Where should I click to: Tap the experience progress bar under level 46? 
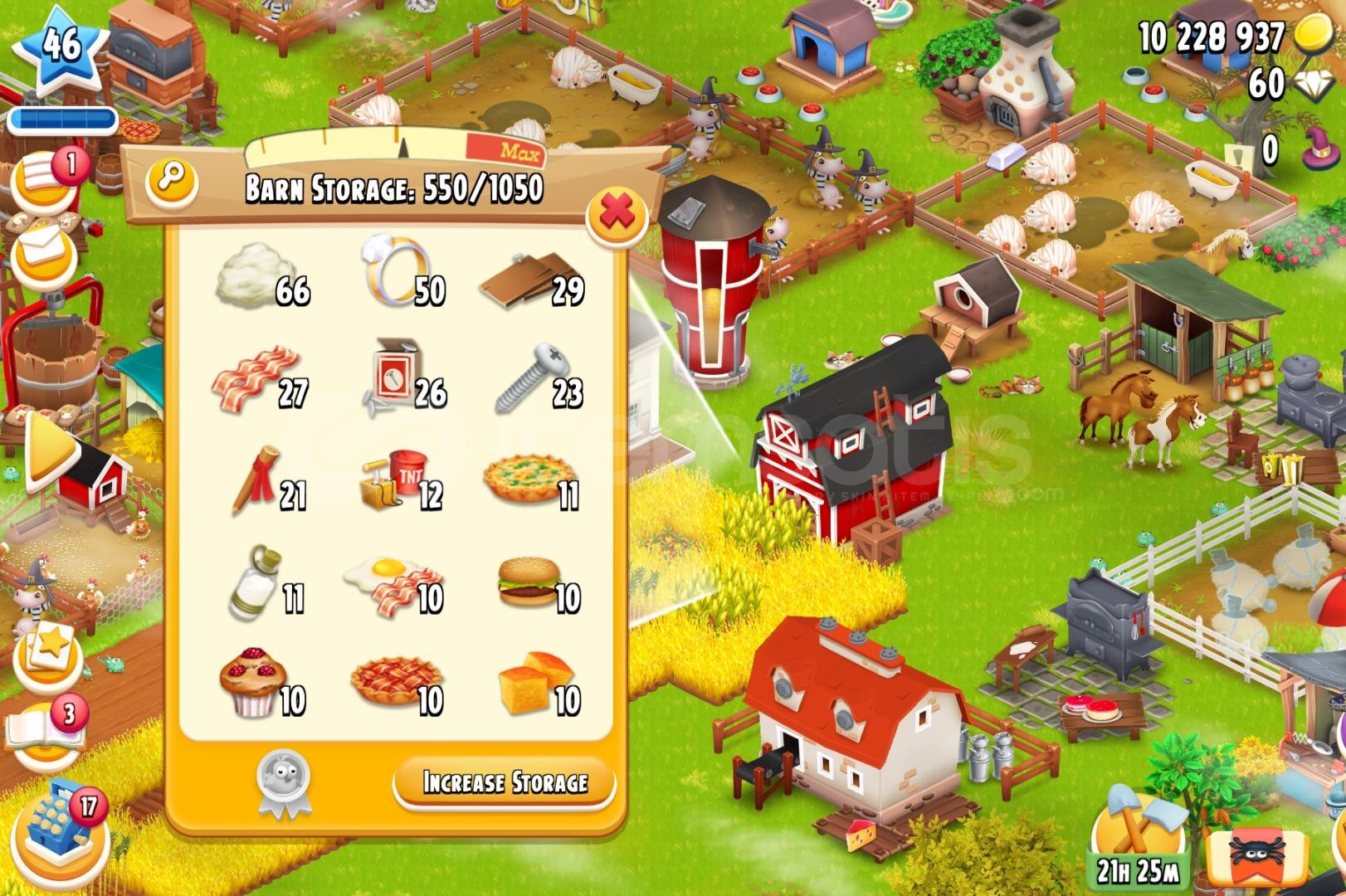(62, 119)
